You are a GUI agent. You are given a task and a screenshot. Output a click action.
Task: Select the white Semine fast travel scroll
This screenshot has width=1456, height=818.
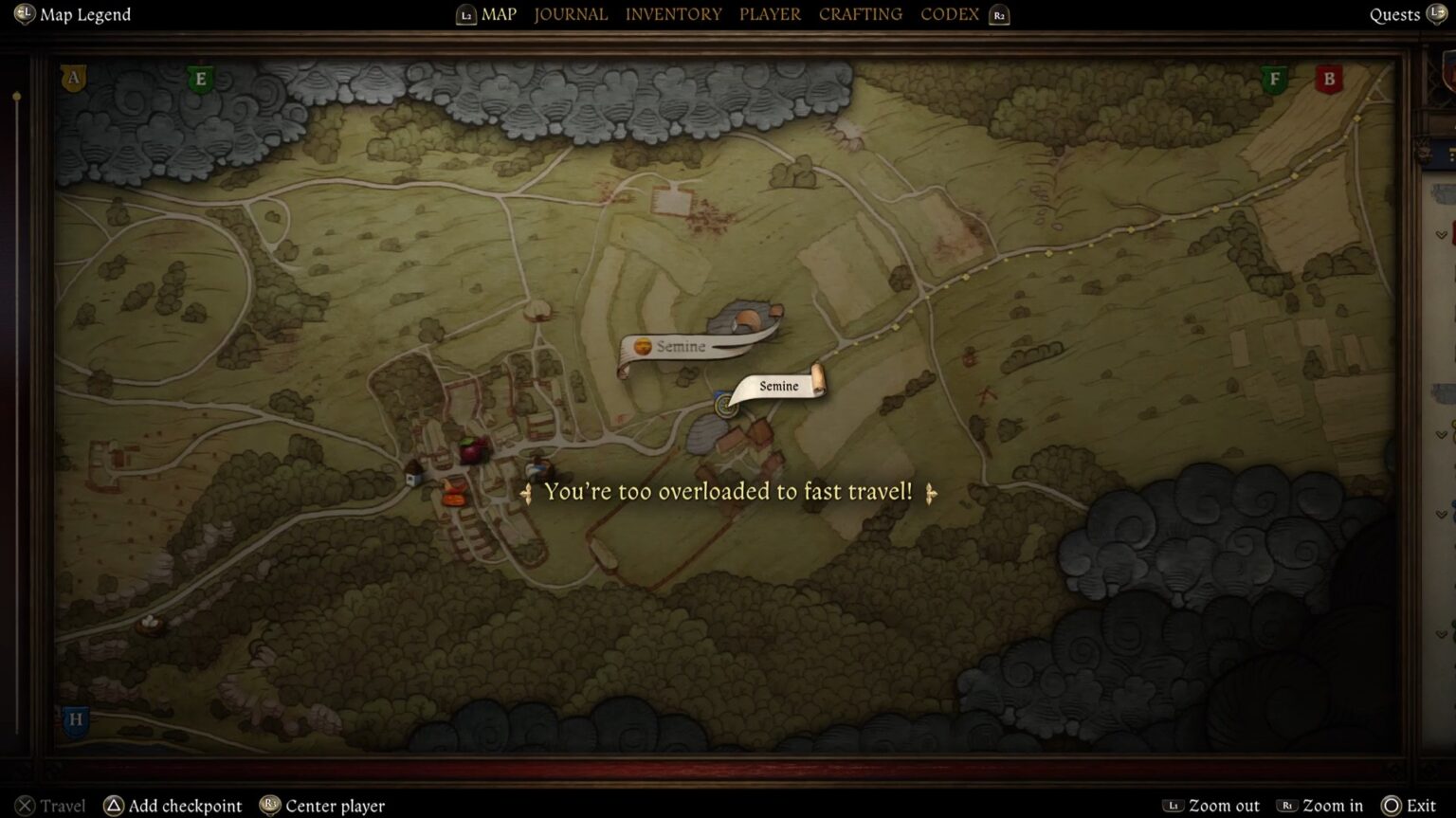[x=779, y=386]
